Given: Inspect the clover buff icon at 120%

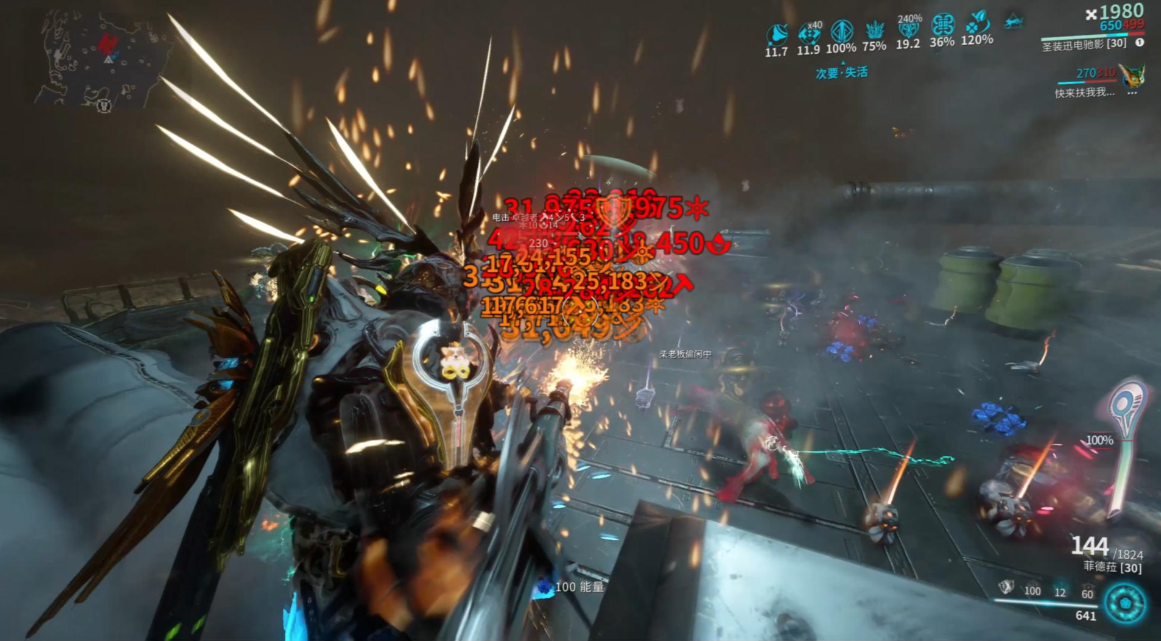Looking at the screenshot, I should [977, 24].
